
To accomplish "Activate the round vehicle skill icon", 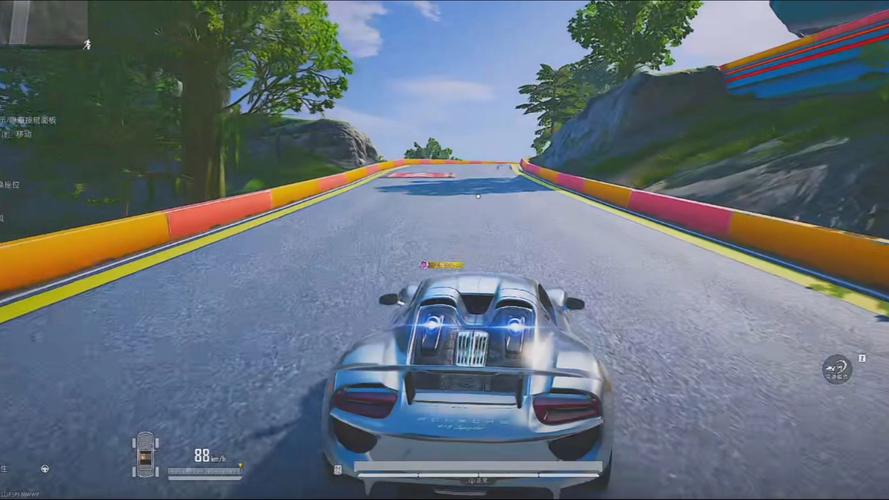I will 837,369.
